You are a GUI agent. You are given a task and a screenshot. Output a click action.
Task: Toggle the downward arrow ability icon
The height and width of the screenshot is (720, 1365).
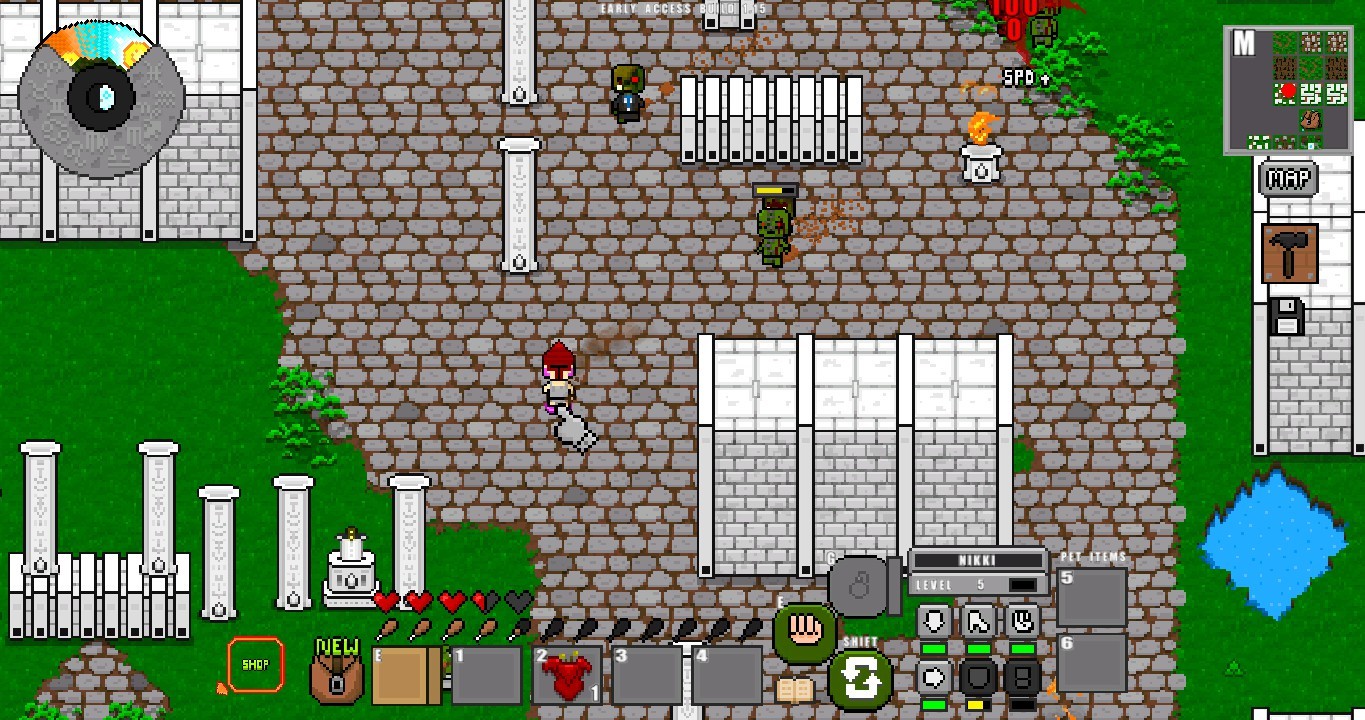(x=932, y=620)
